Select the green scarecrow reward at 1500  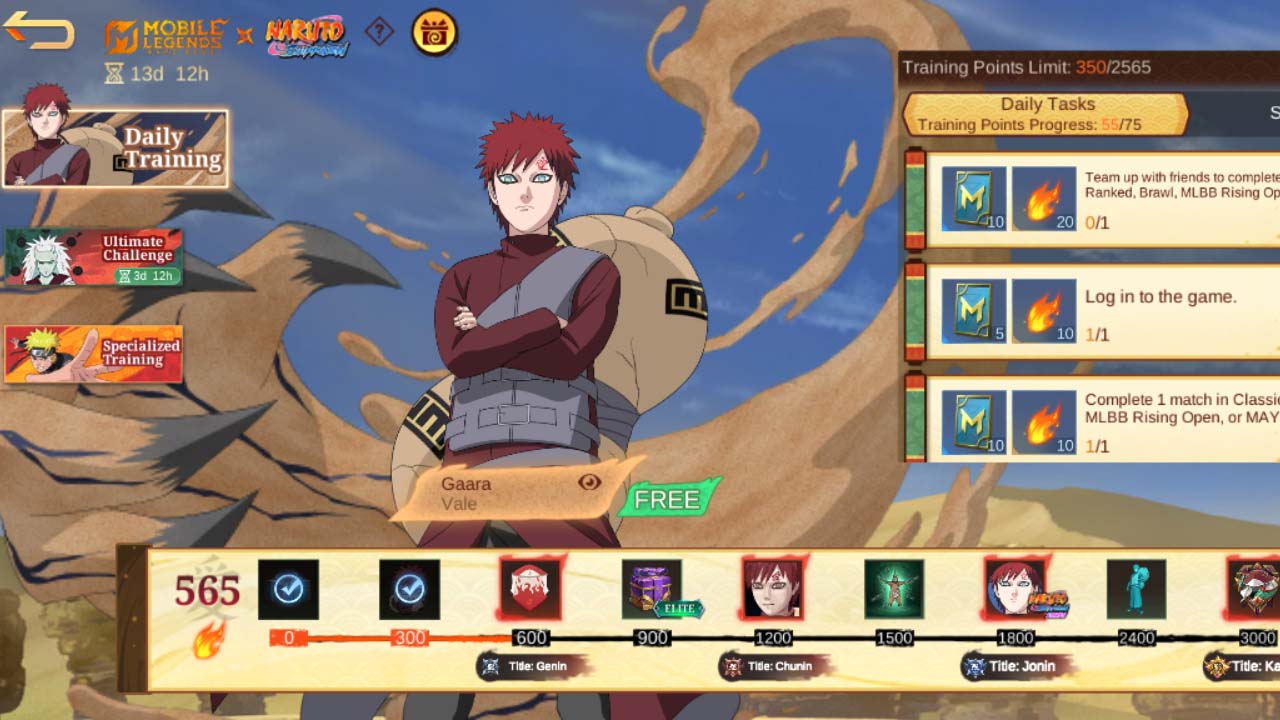[892, 589]
